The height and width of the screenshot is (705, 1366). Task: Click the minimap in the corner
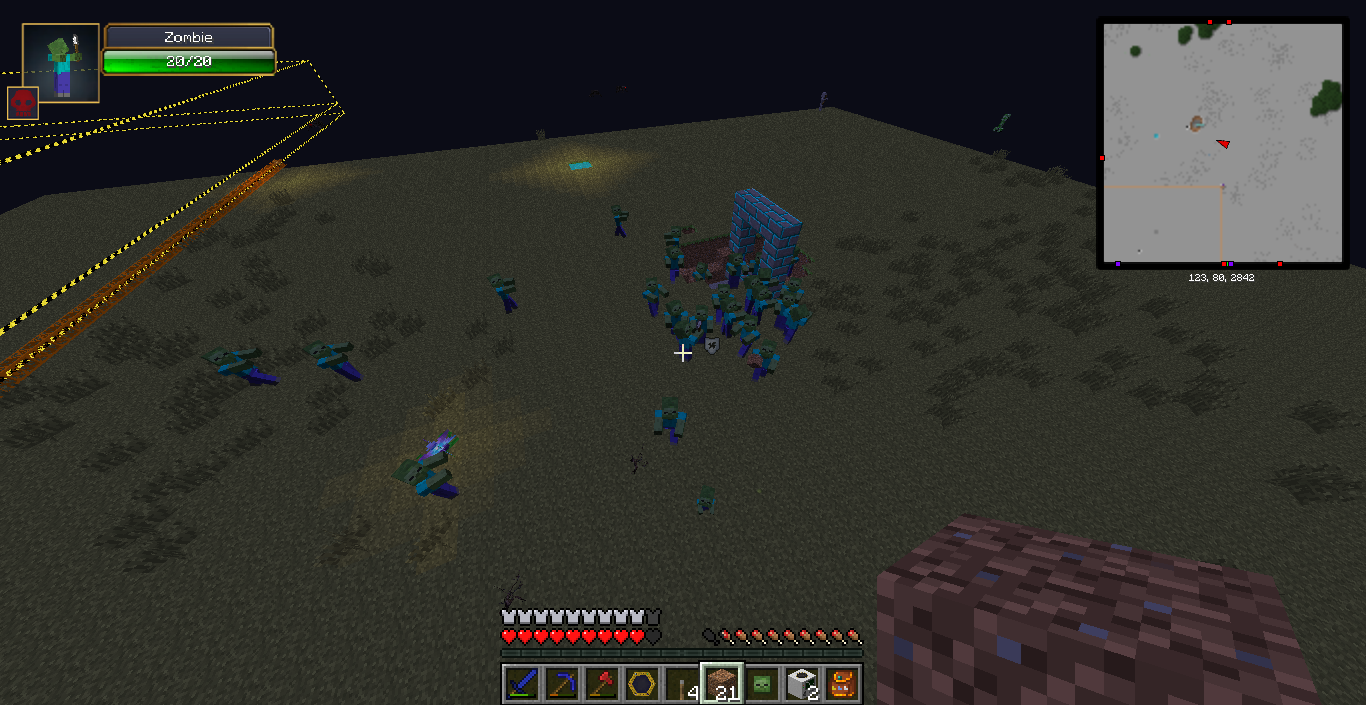[1222, 143]
